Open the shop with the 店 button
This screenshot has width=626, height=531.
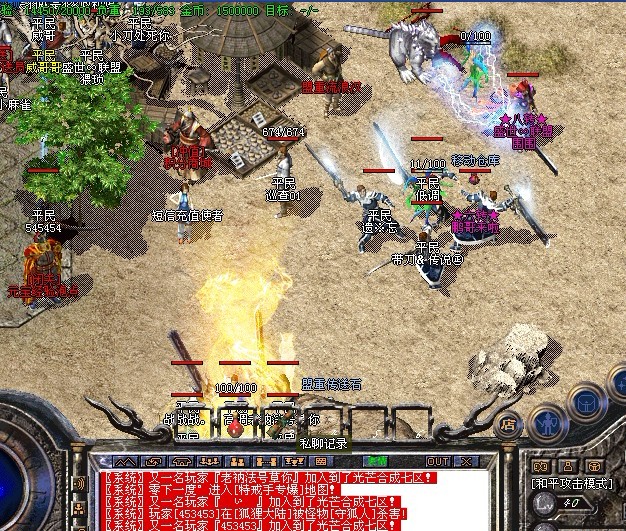pos(509,422)
